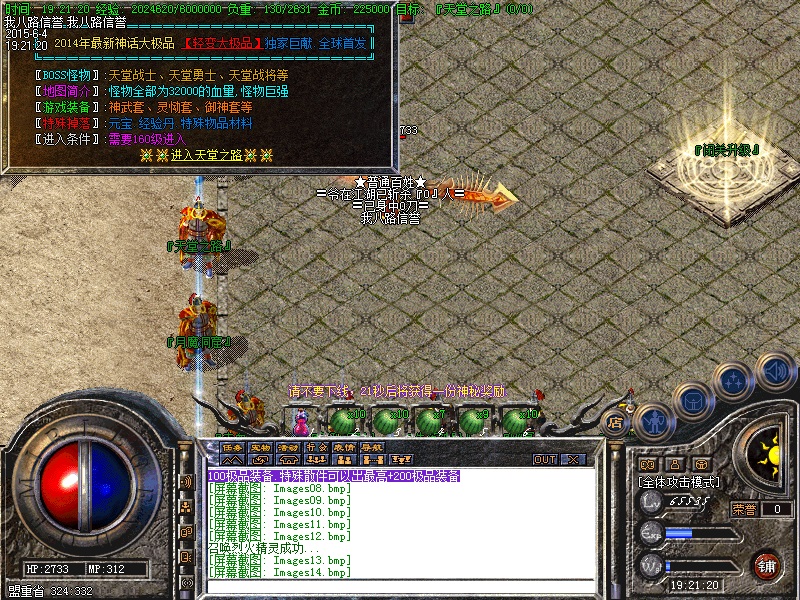Open the 店 shop button
This screenshot has height=600, width=800.
[x=616, y=424]
